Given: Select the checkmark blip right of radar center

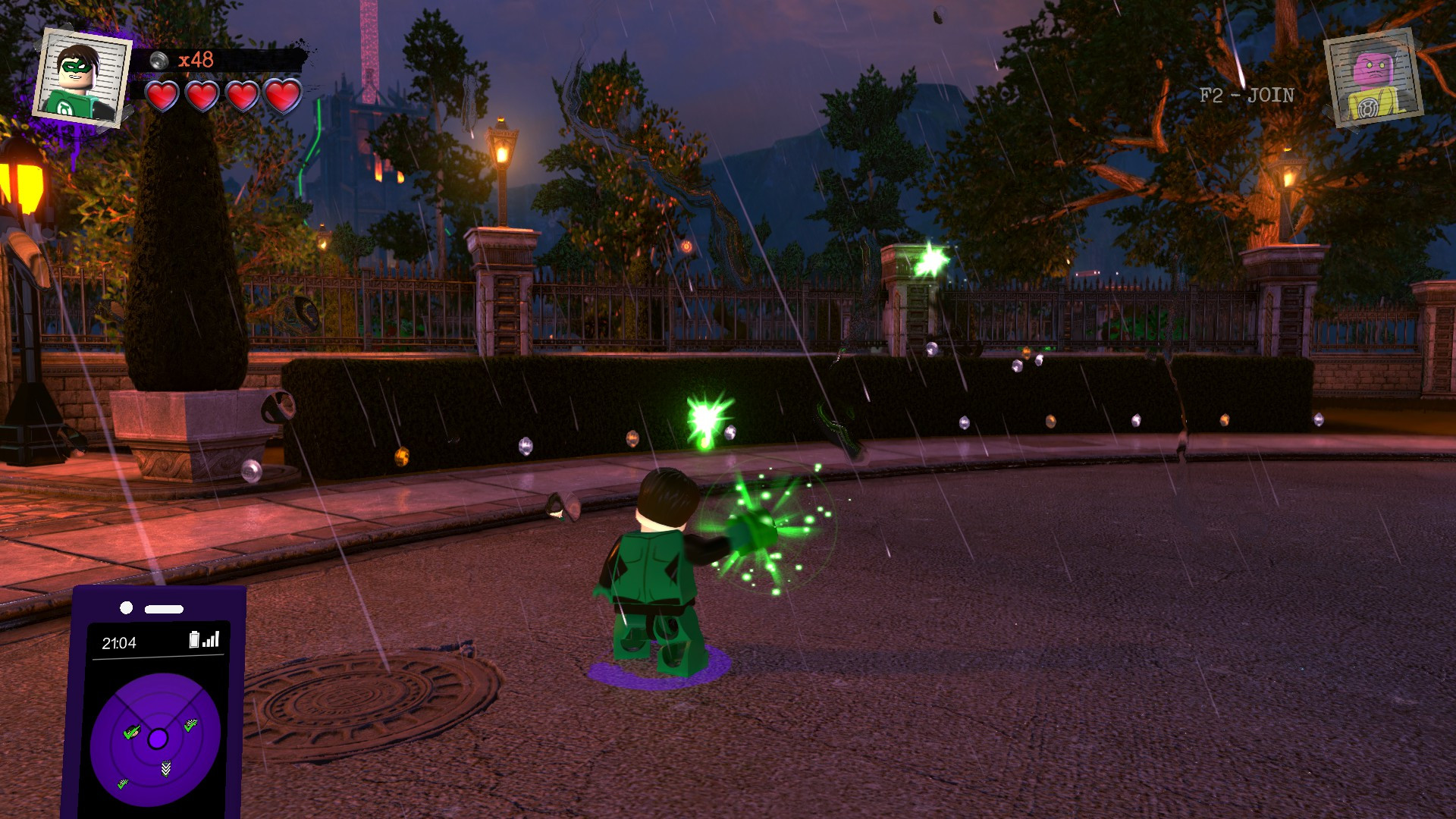Looking at the screenshot, I should (190, 723).
